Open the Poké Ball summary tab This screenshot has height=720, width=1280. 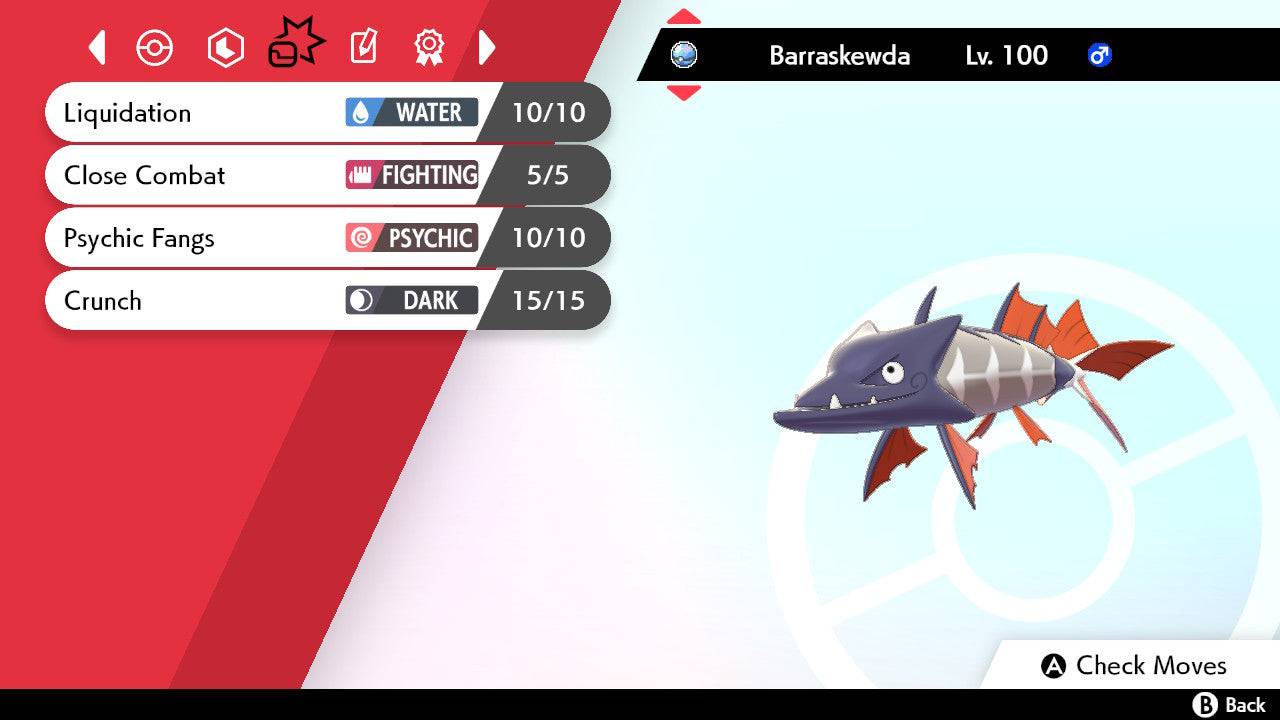(x=155, y=47)
